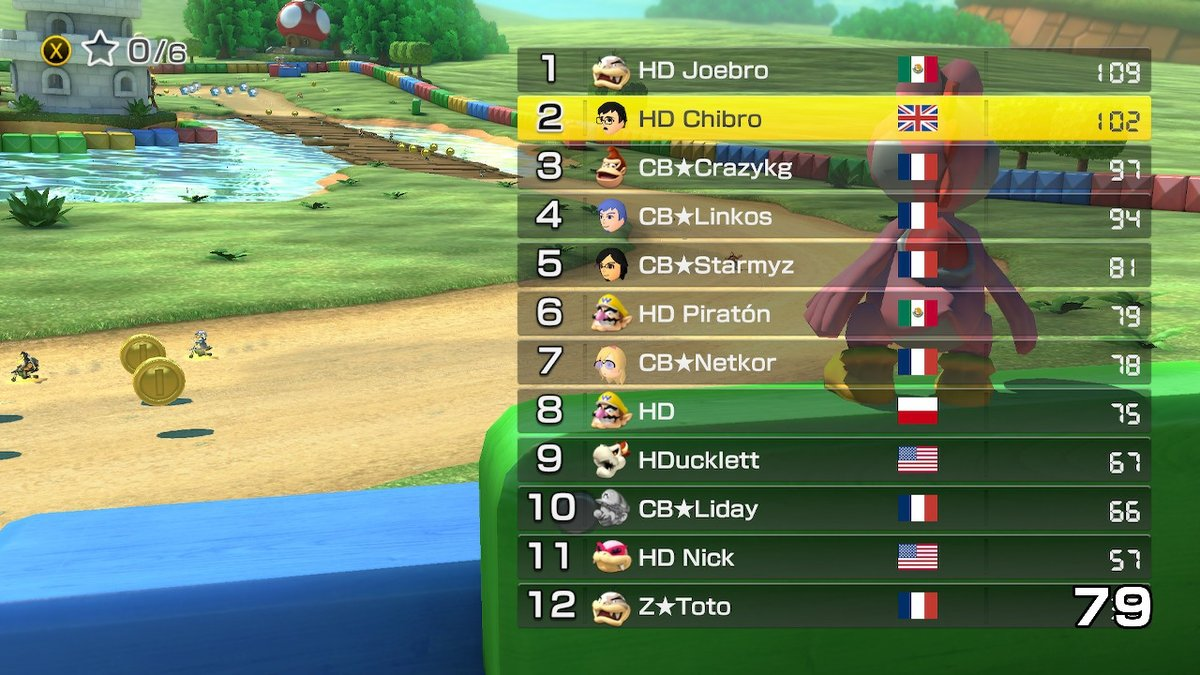Choose the CB★Crazykg player row
The width and height of the screenshot is (1200, 675).
coord(833,167)
